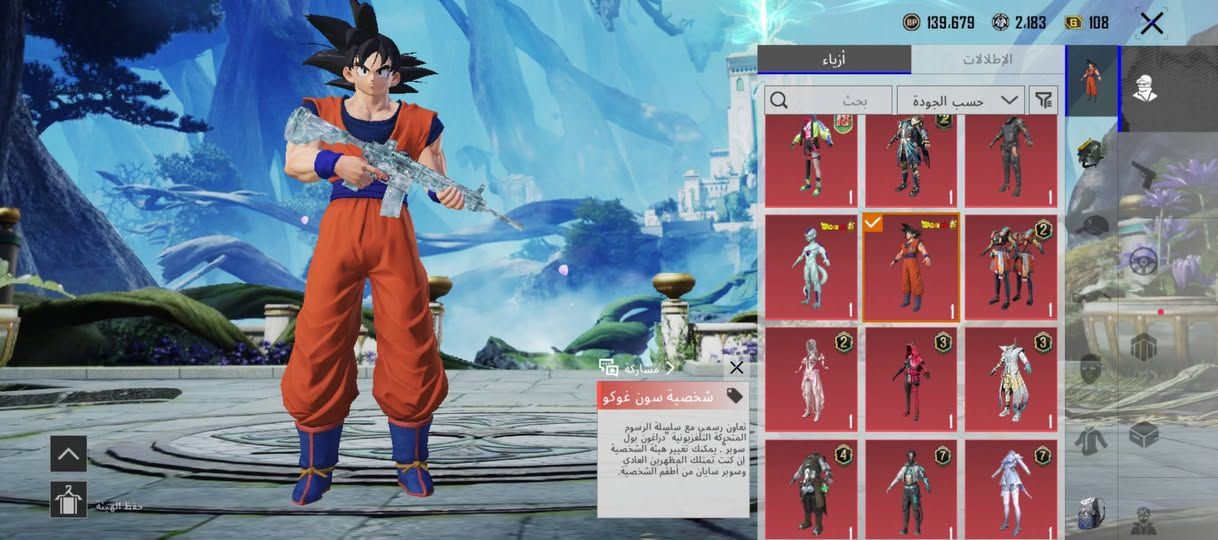The image size is (1218, 540).
Task: Choose the Frieza outfit tile
Action: [811, 267]
